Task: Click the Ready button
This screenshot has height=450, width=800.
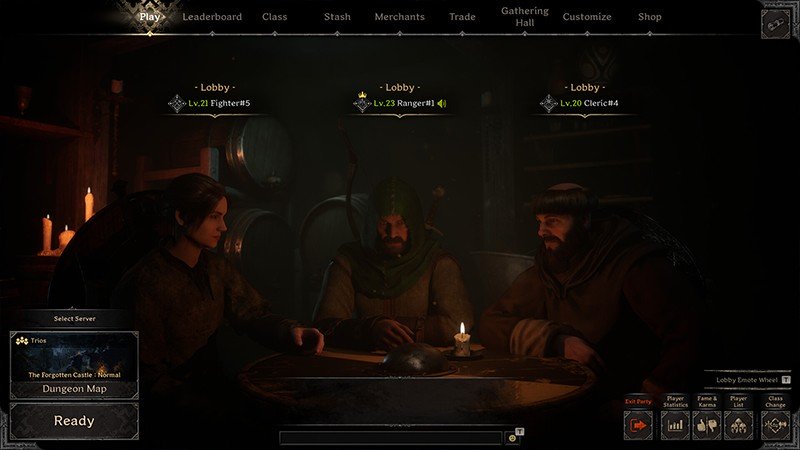Action: point(74,421)
